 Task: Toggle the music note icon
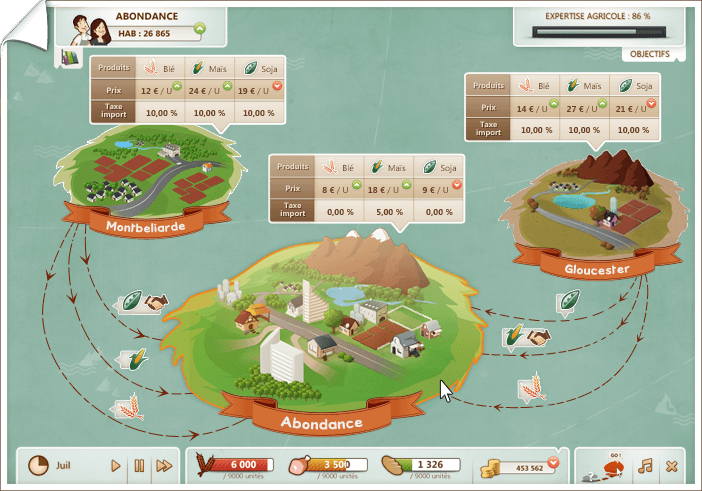(645, 465)
